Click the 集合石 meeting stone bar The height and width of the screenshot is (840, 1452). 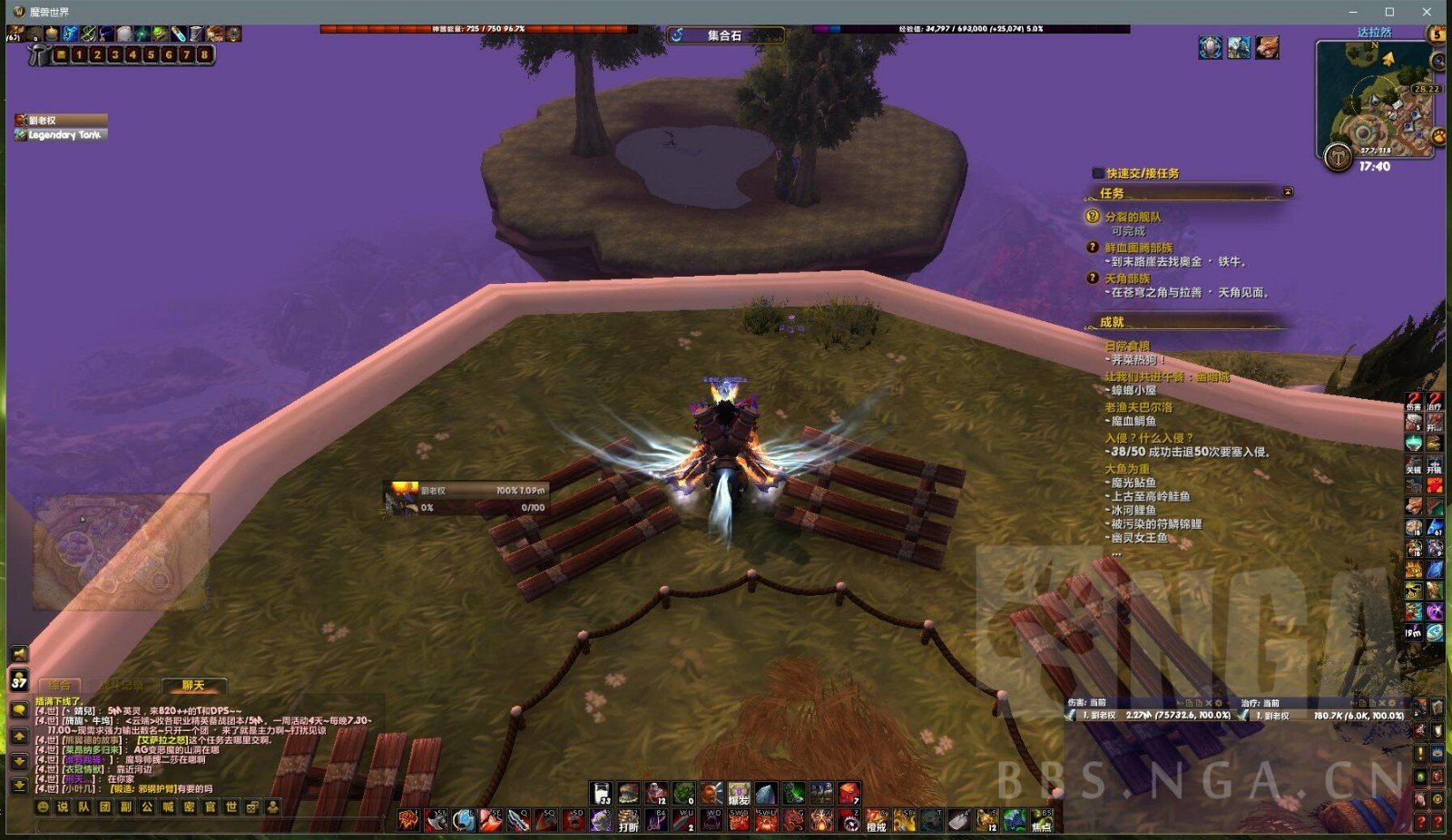tap(725, 35)
